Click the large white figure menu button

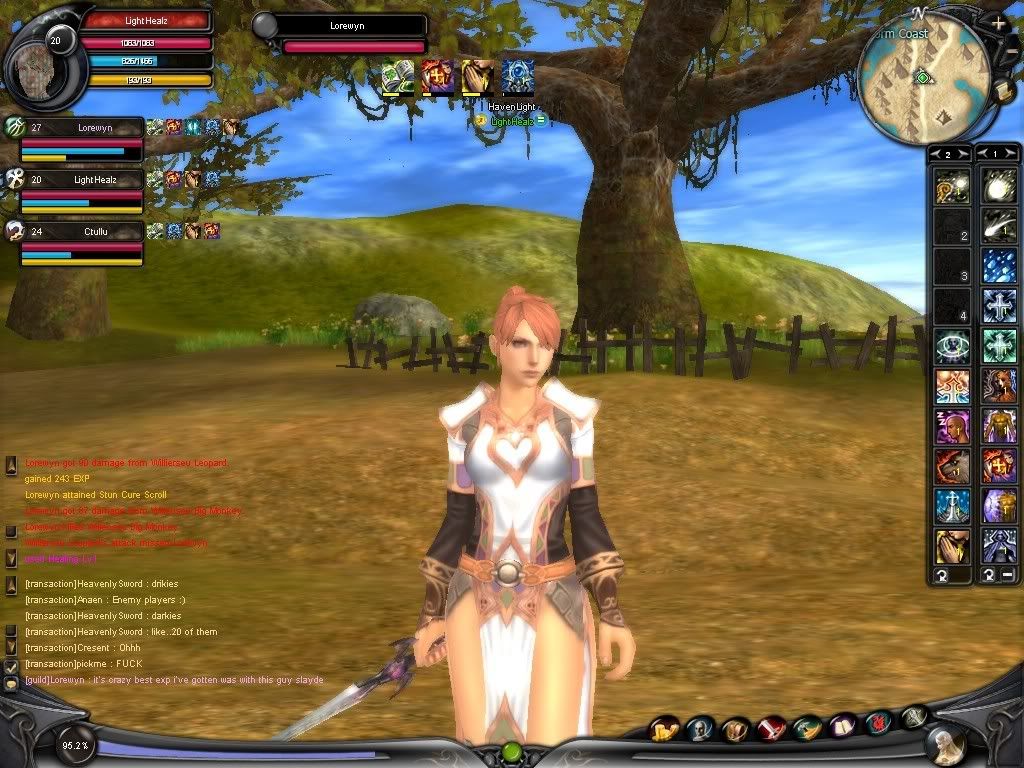(x=945, y=744)
